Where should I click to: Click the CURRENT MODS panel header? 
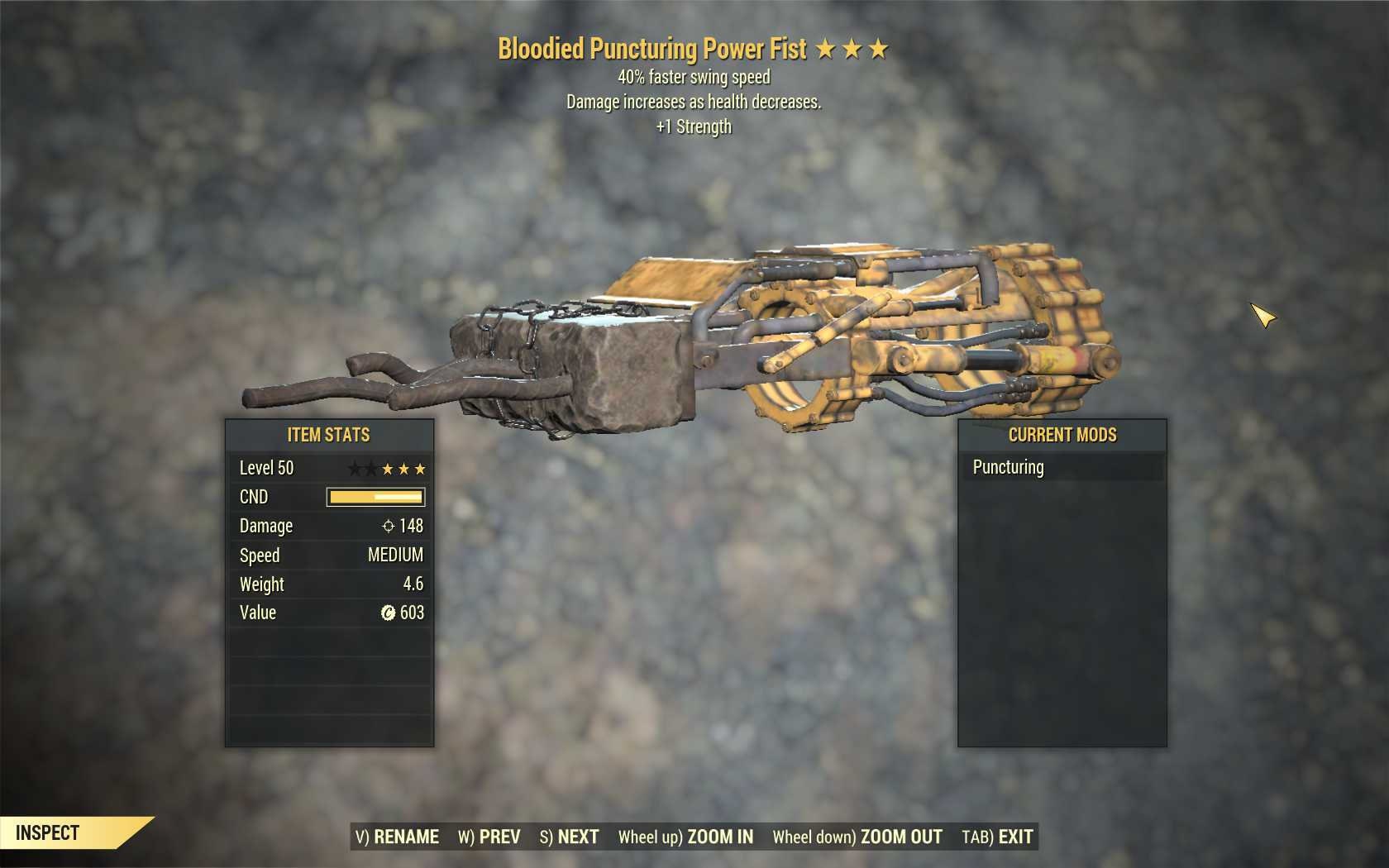[1062, 434]
